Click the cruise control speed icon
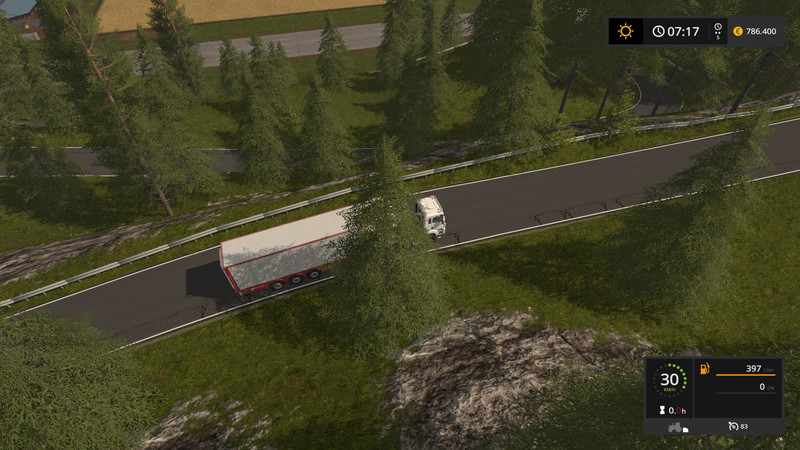This screenshot has height=450, width=800. tap(734, 427)
